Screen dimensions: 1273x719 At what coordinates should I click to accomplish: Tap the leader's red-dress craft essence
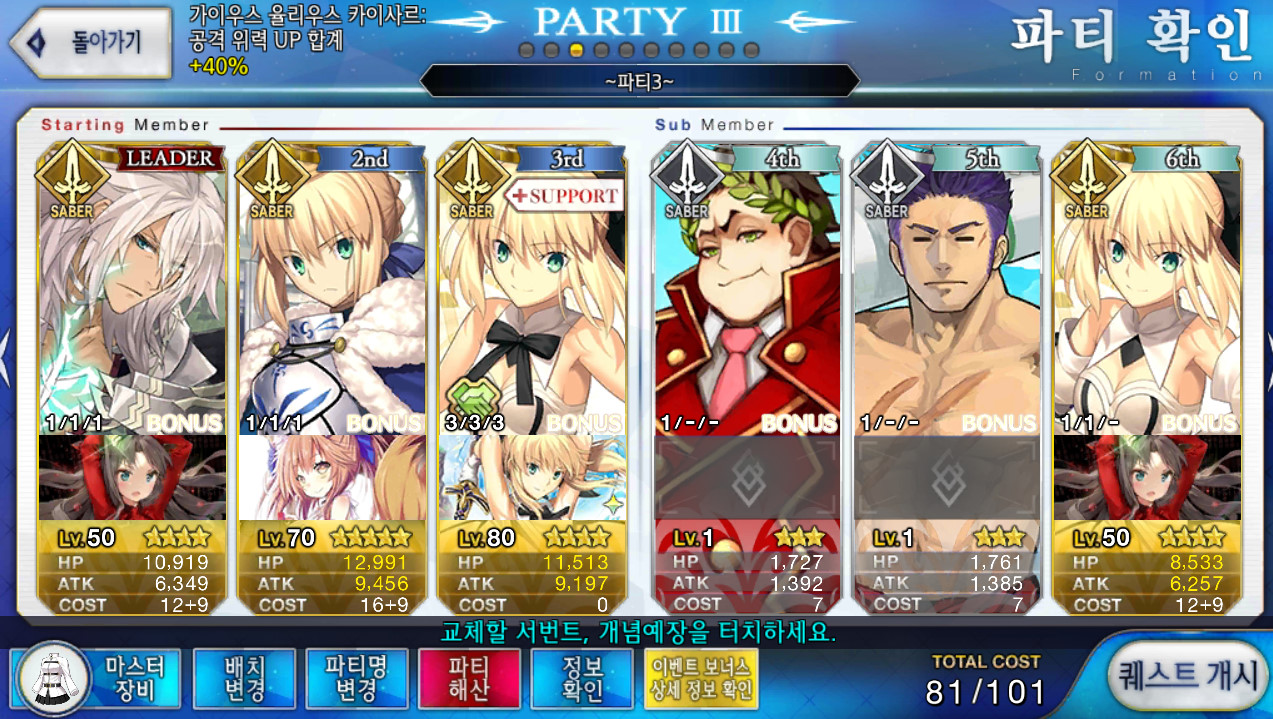pyautogui.click(x=132, y=478)
